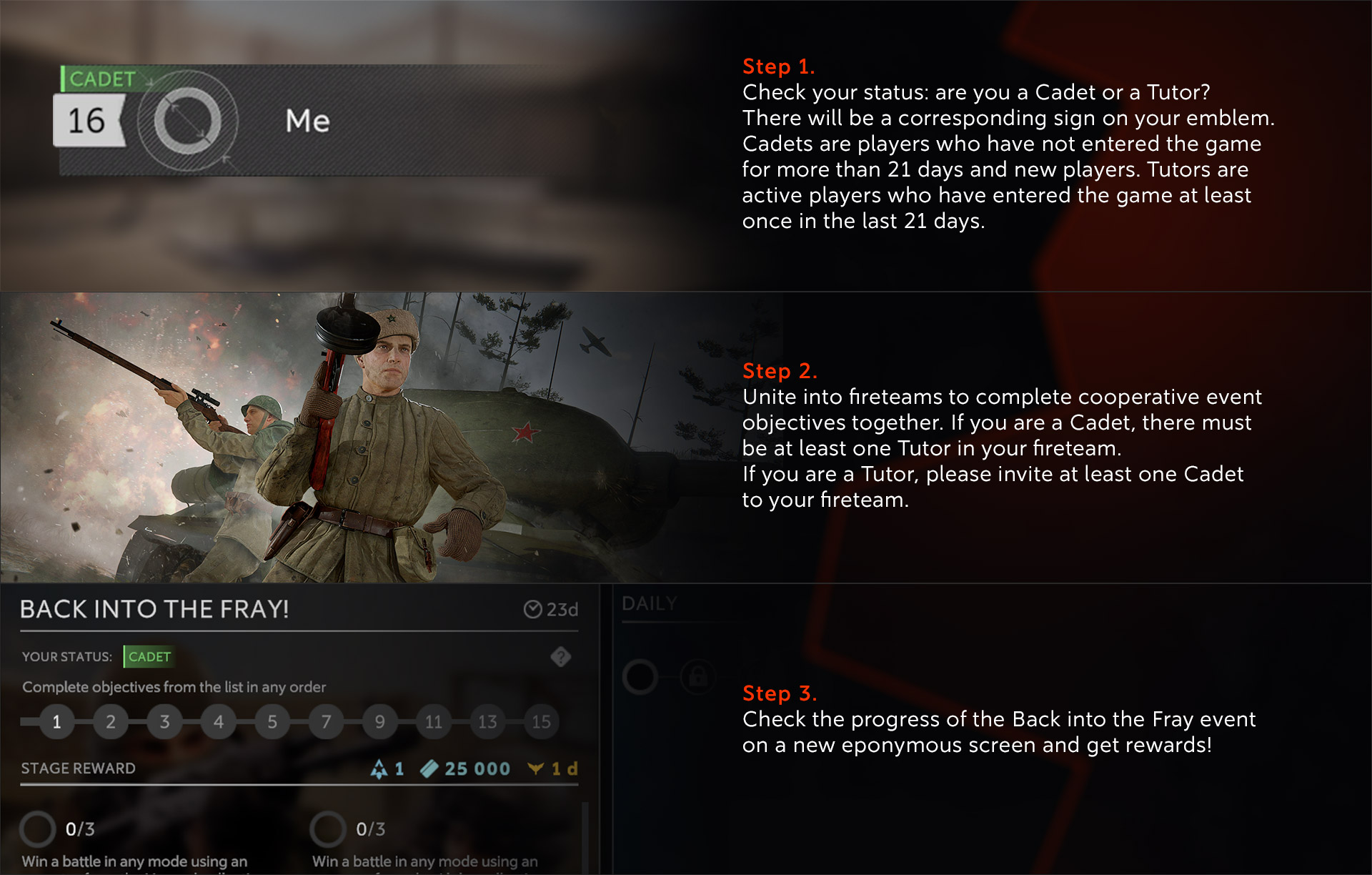Open stage 4 of the event
Image resolution: width=1372 pixels, height=875 pixels.
pyautogui.click(x=219, y=722)
